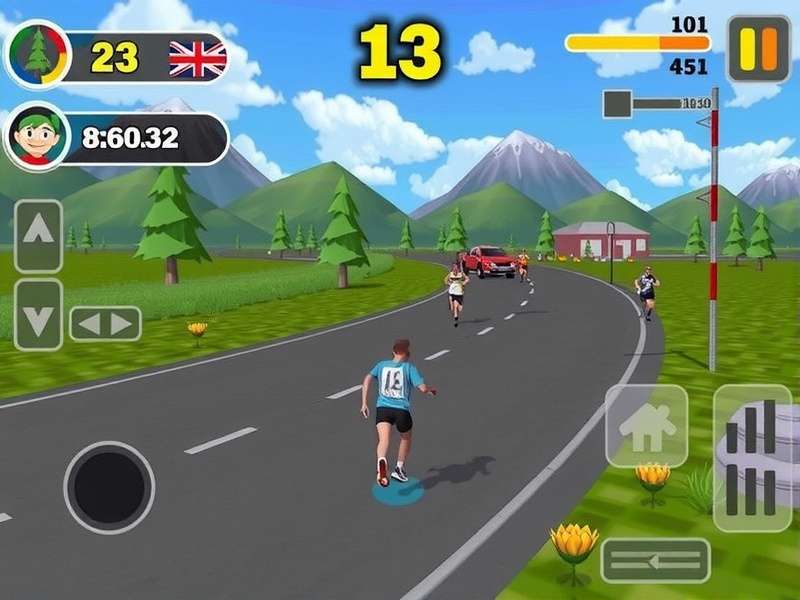Select the green-haired player avatar
This screenshot has height=600, width=800.
(x=36, y=136)
